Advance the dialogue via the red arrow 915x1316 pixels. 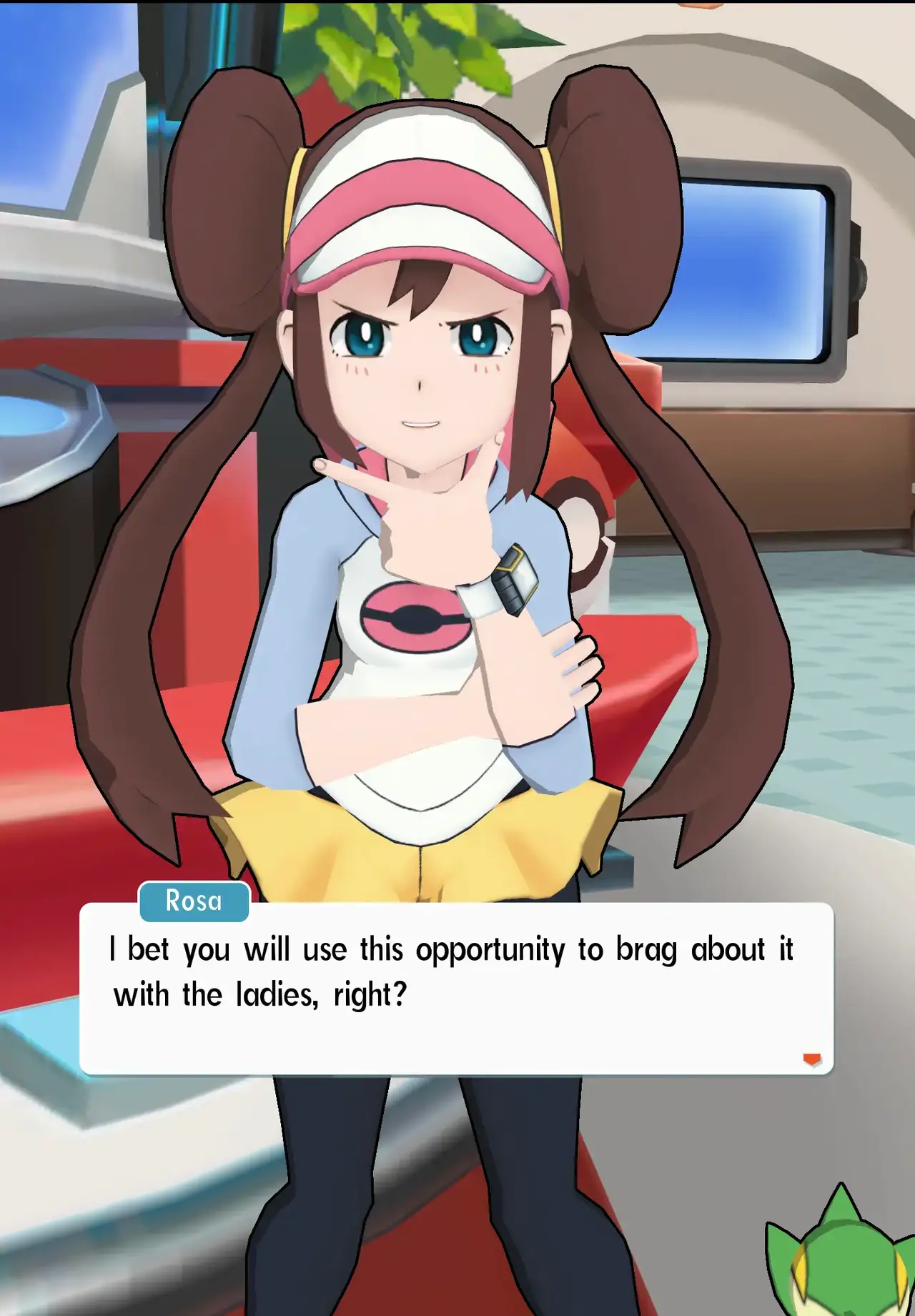[x=812, y=1059]
